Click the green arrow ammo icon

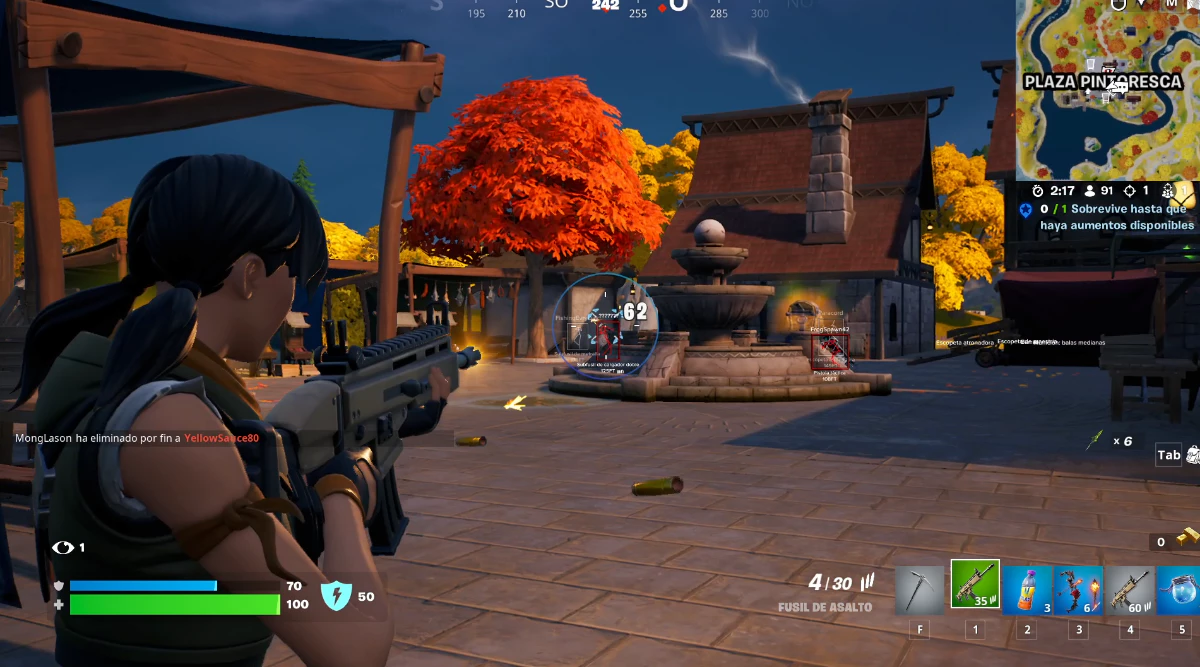coord(1097,439)
